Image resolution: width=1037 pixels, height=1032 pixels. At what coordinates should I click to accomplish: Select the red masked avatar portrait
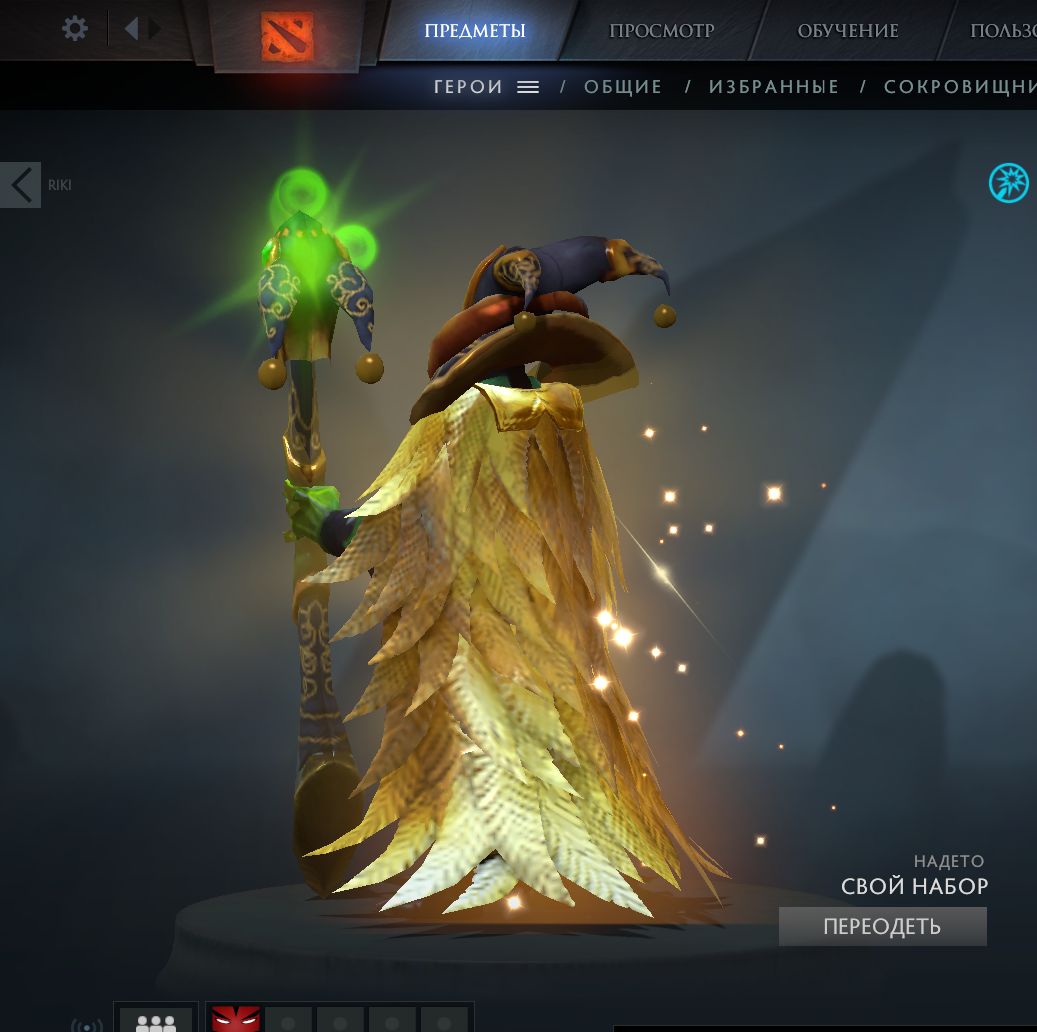point(236,1020)
